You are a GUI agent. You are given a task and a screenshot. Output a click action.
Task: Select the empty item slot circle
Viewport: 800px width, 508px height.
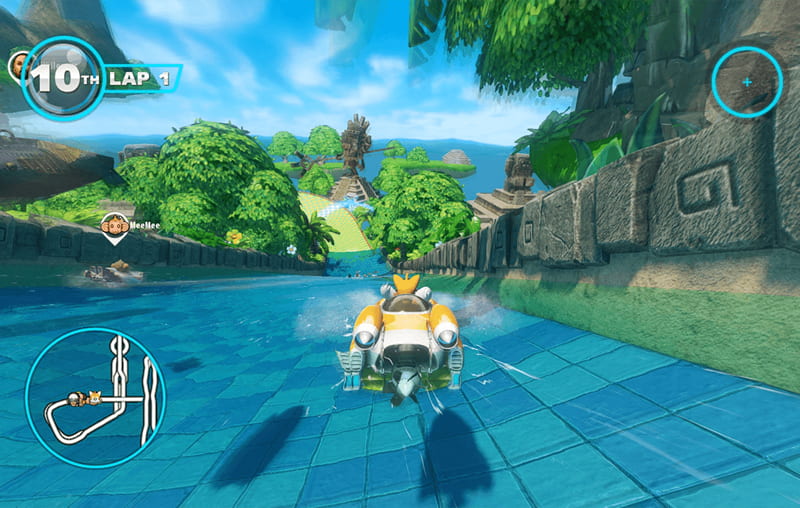pos(747,82)
